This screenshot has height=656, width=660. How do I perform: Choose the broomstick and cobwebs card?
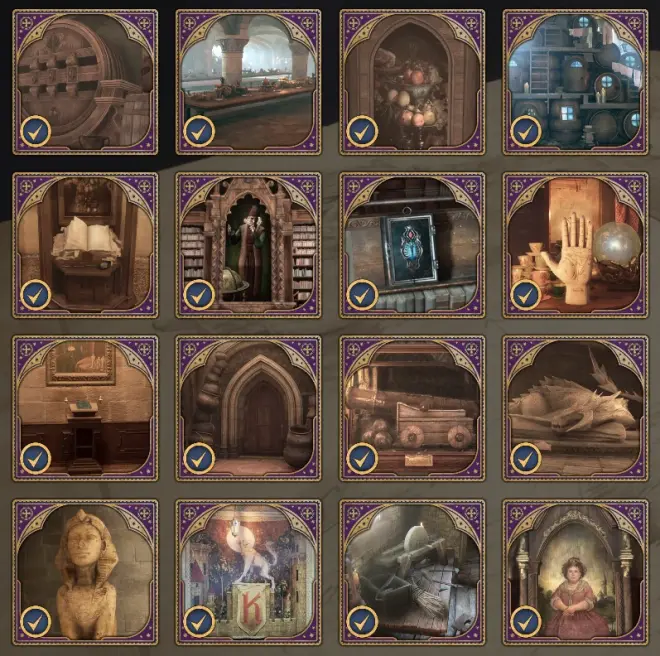click(x=412, y=571)
